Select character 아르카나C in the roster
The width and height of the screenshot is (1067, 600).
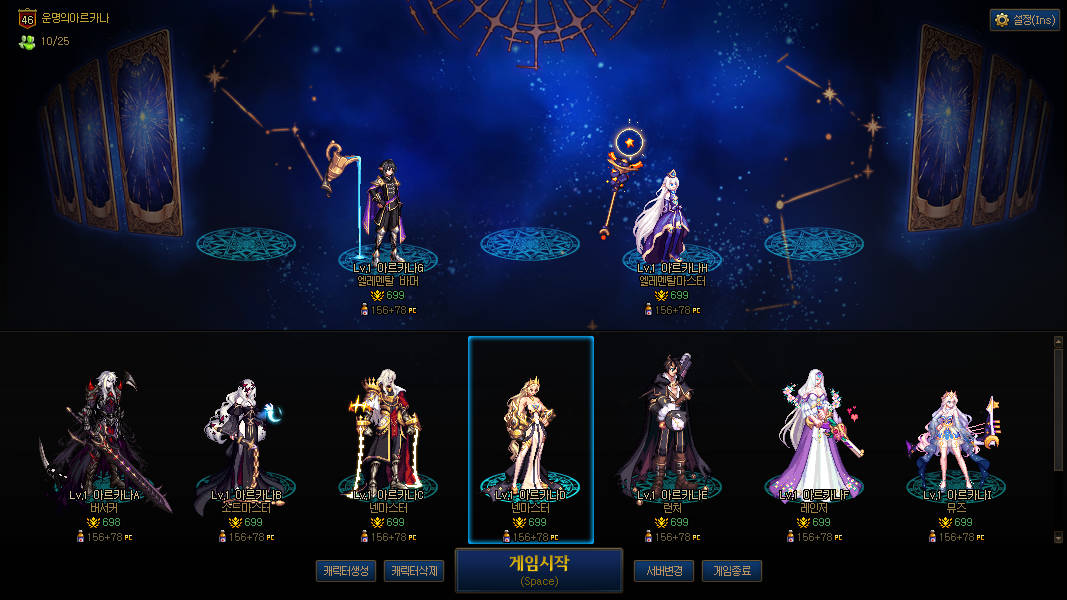click(389, 440)
